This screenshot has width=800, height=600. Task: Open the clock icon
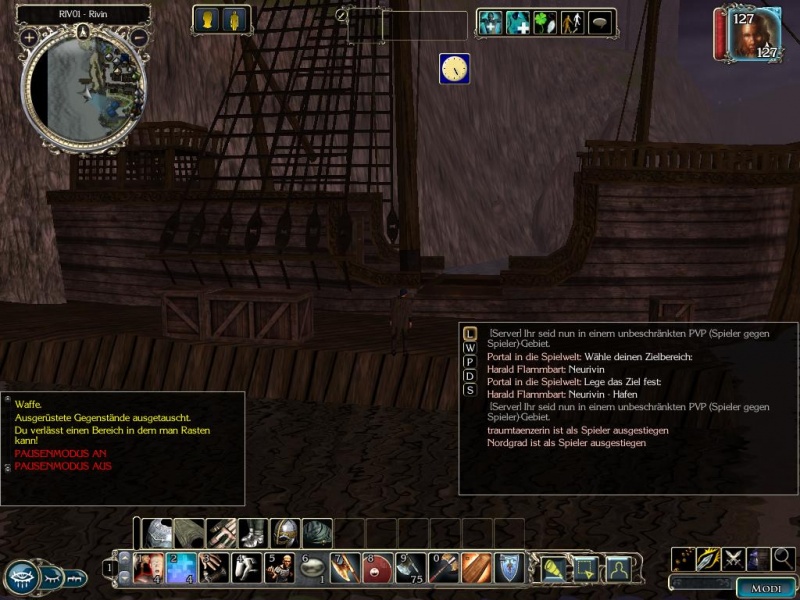tap(454, 68)
